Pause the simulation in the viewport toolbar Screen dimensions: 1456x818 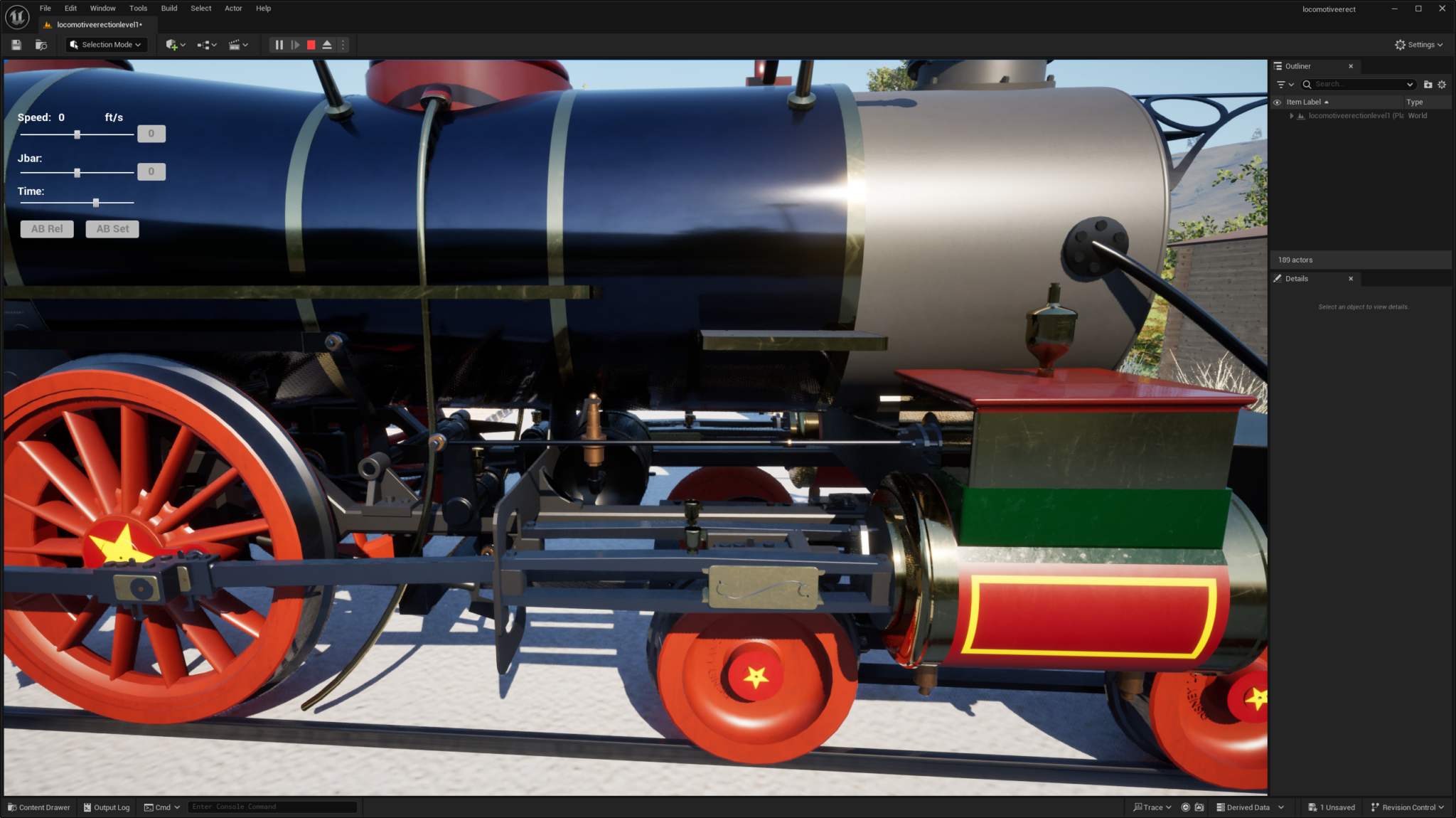point(279,44)
